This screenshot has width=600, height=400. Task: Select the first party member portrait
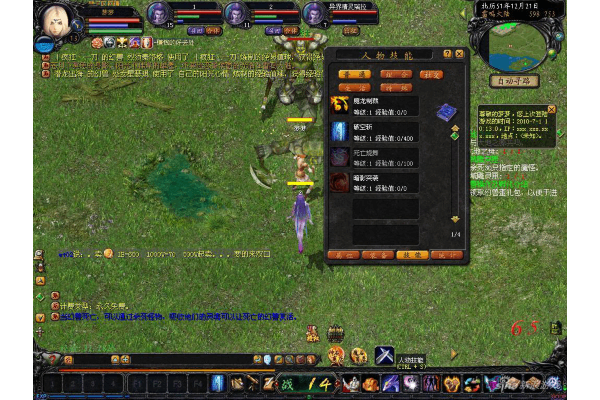(158, 13)
